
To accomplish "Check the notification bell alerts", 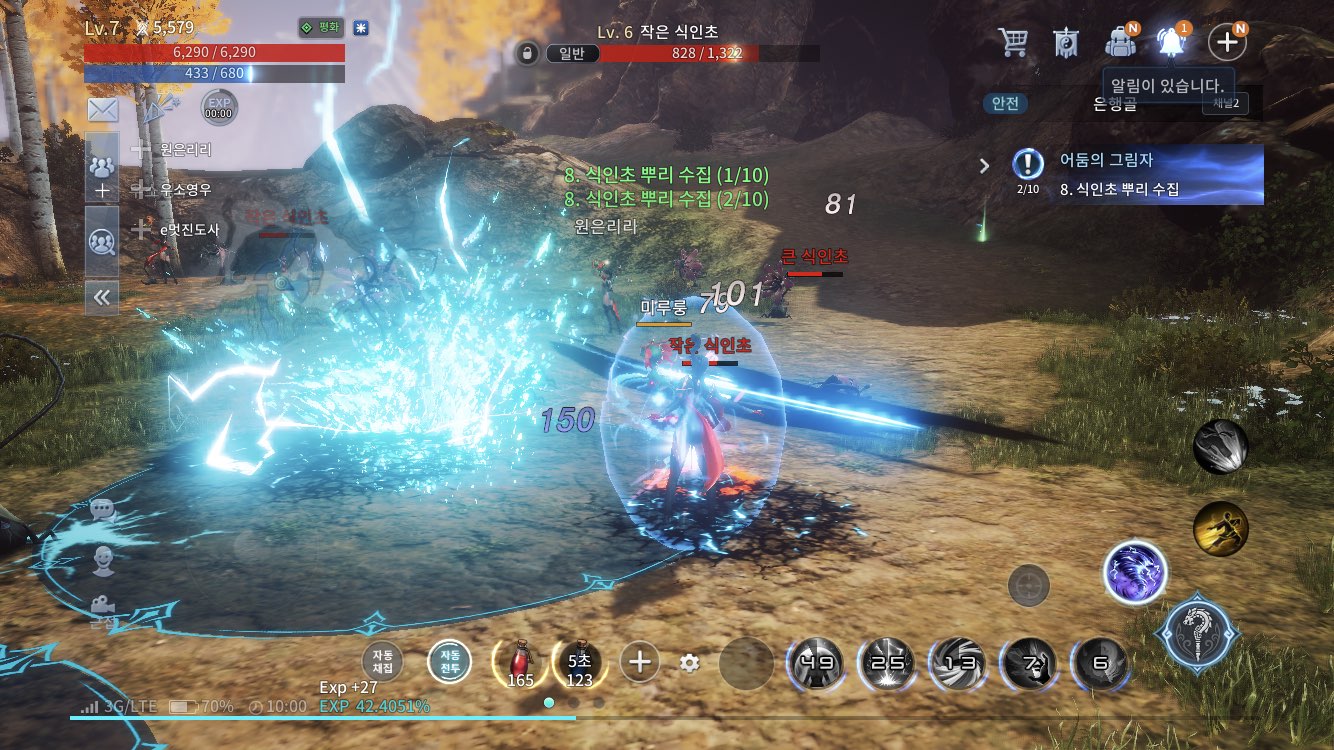I will (1172, 42).
